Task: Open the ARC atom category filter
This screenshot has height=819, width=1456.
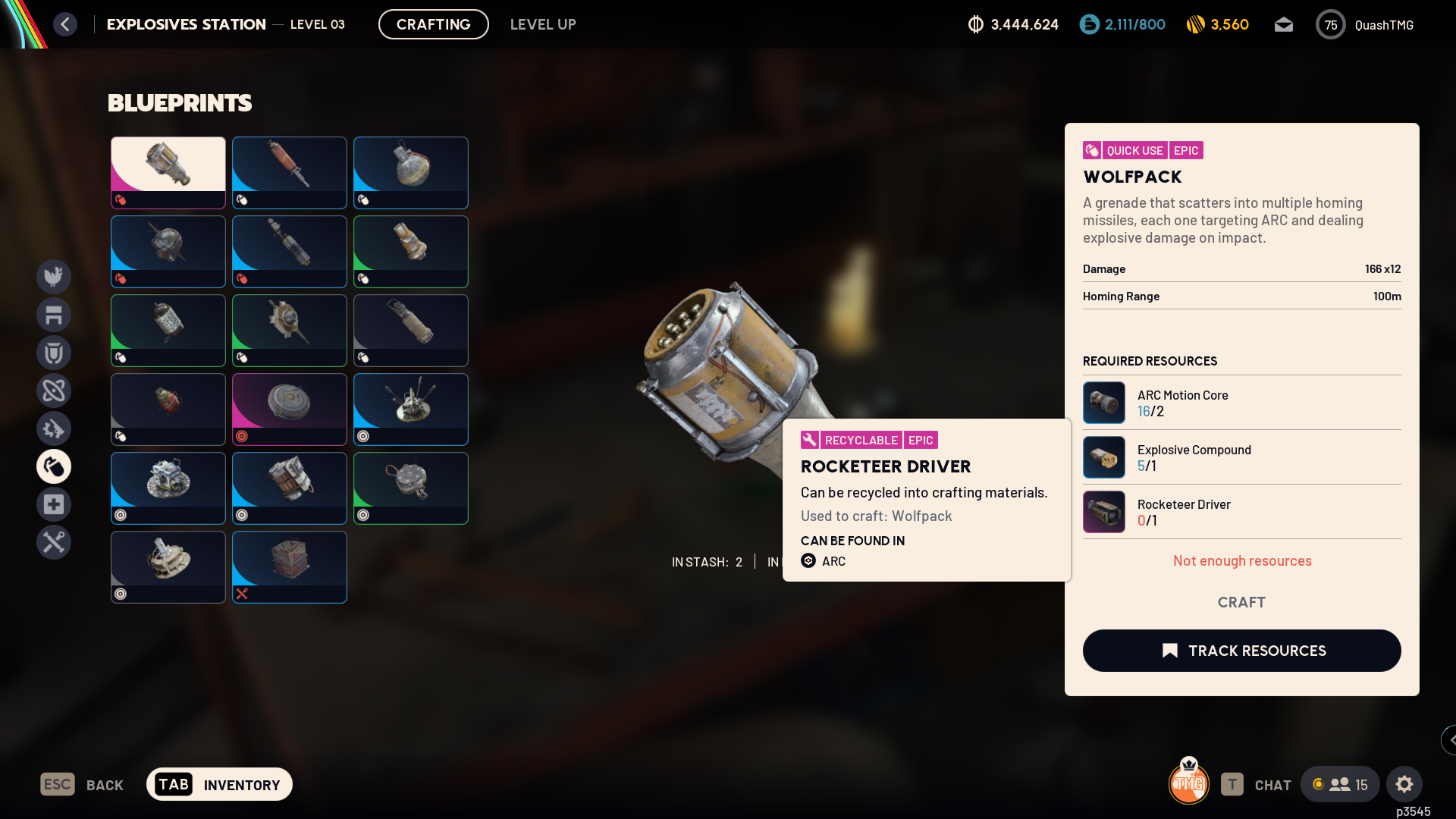Action: [54, 391]
